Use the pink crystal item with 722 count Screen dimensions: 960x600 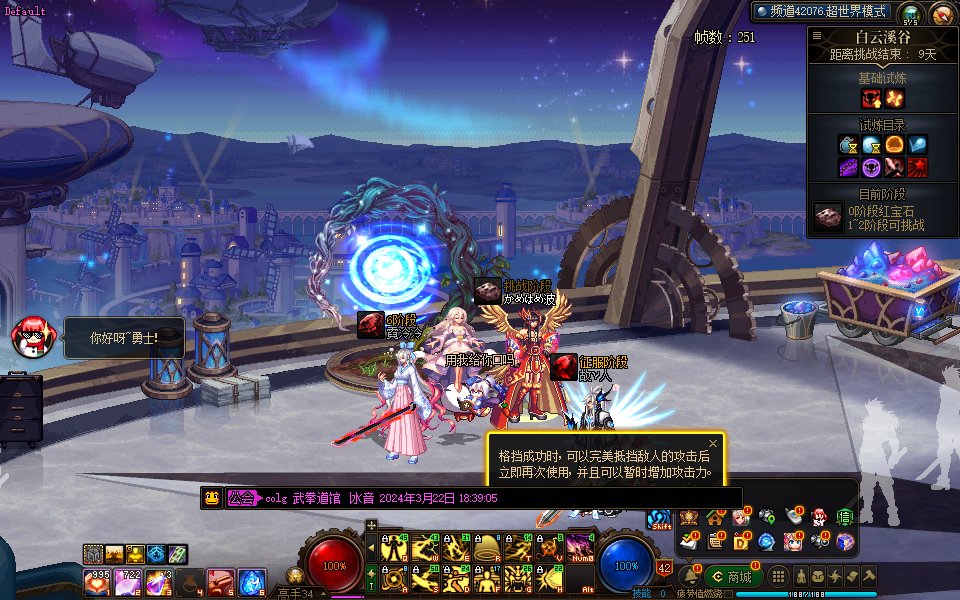pos(129,581)
